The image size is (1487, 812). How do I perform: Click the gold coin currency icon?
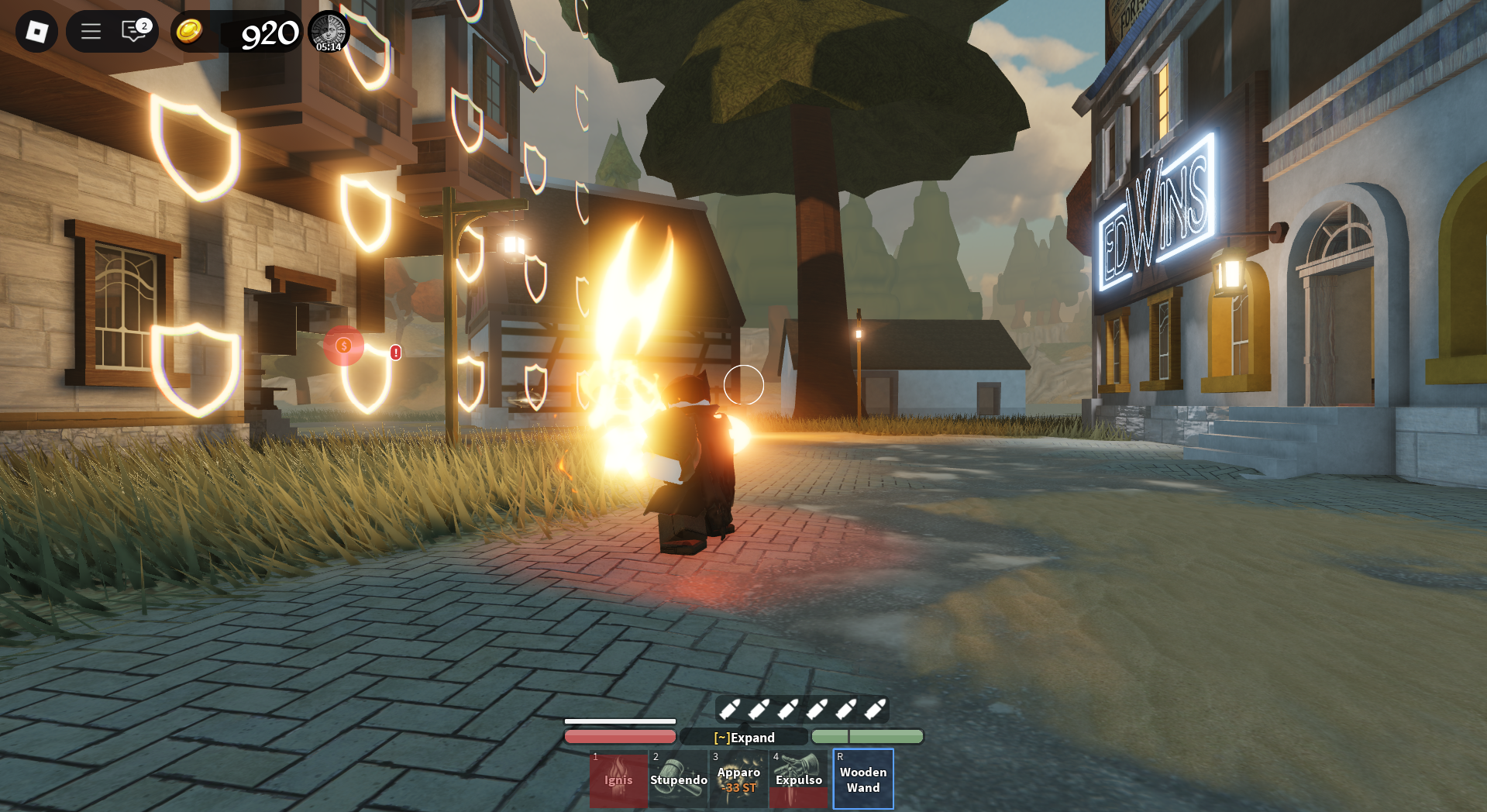pyautogui.click(x=189, y=32)
